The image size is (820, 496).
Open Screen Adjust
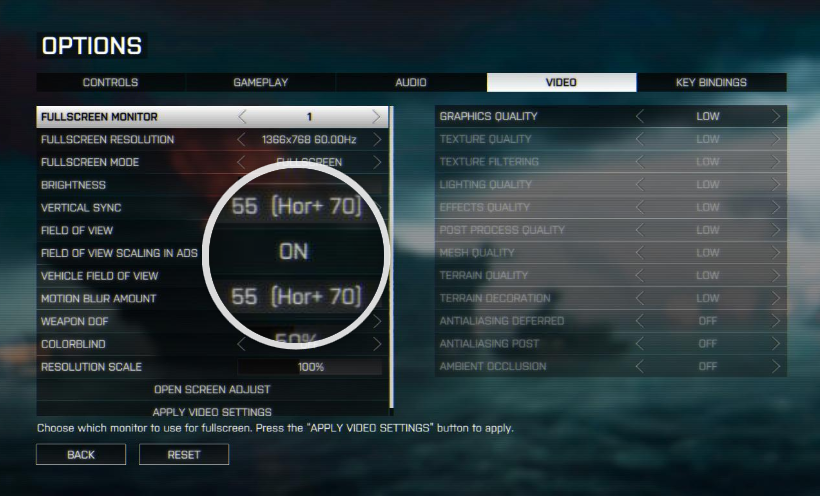212,389
